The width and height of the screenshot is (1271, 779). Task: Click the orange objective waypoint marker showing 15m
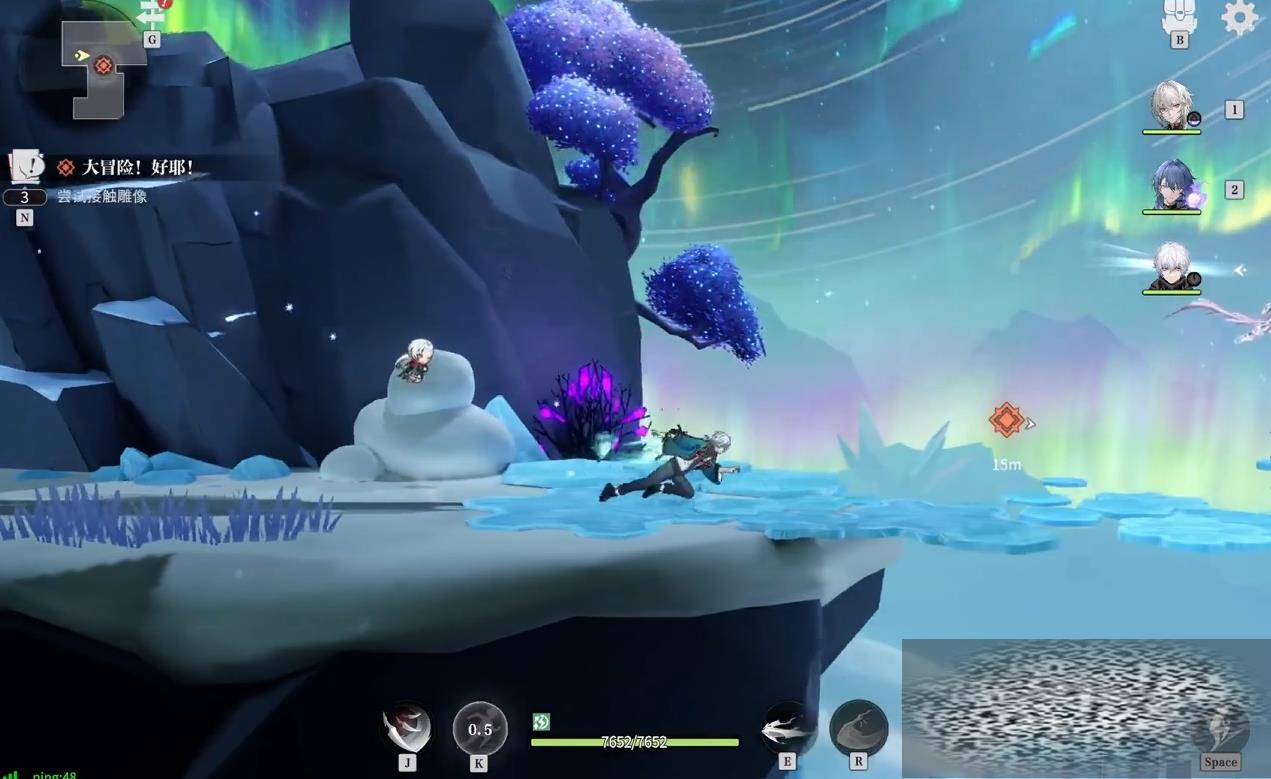click(x=1007, y=420)
